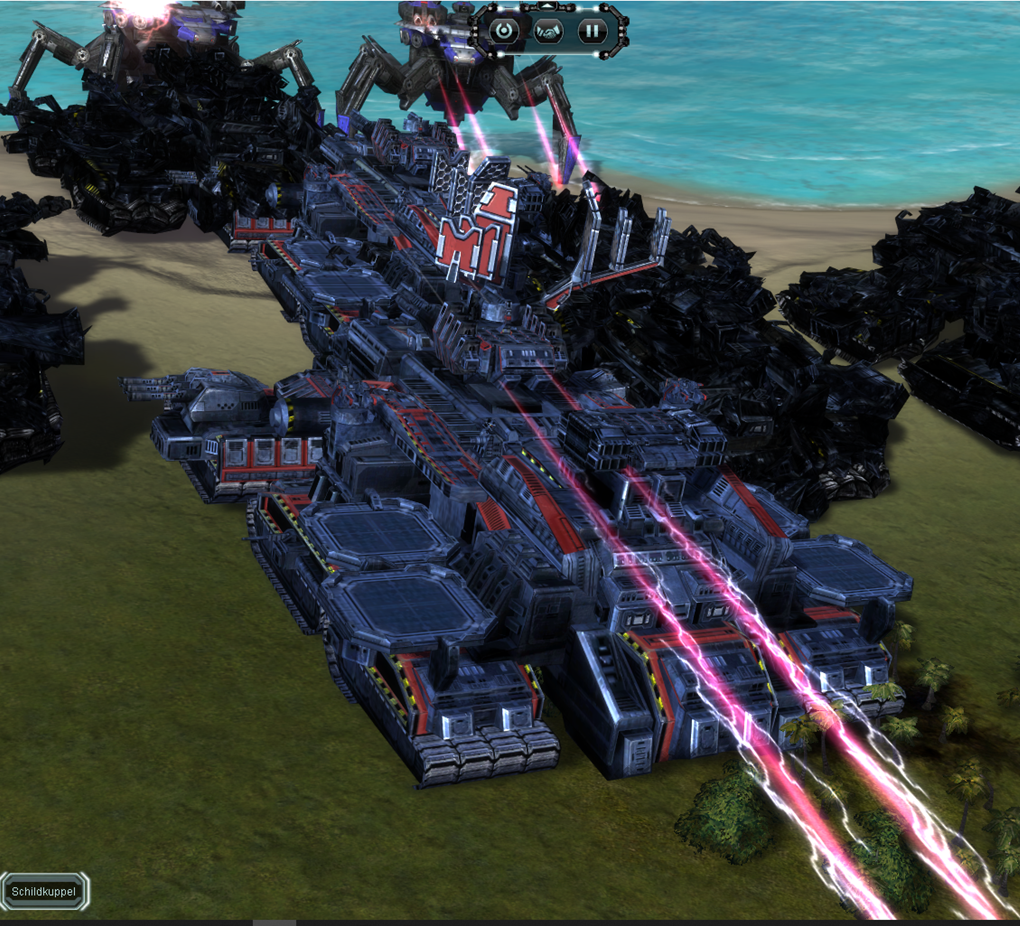Collapse the top panel using the arrow tab
This screenshot has height=926, width=1020.
(549, 6)
